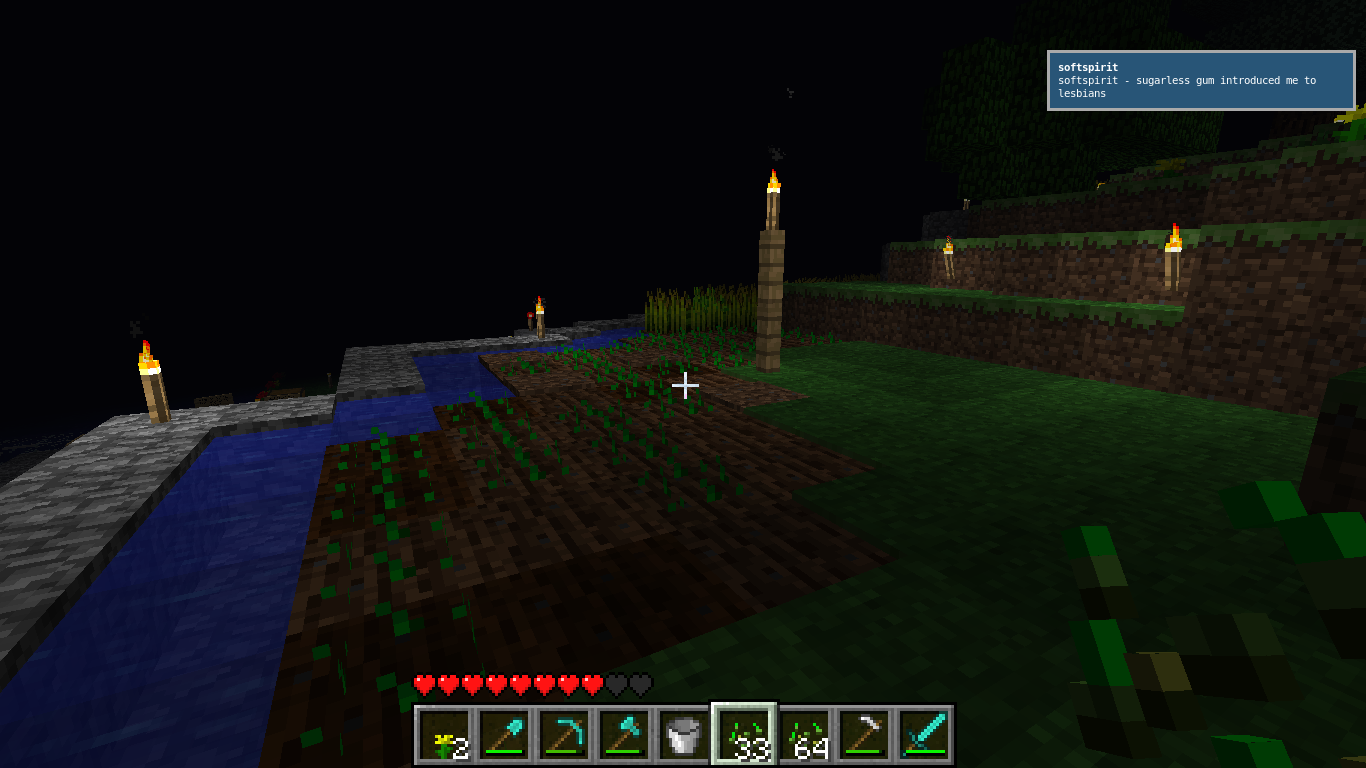Click the seeds stack of 33
1366x768 pixels.
744,735
